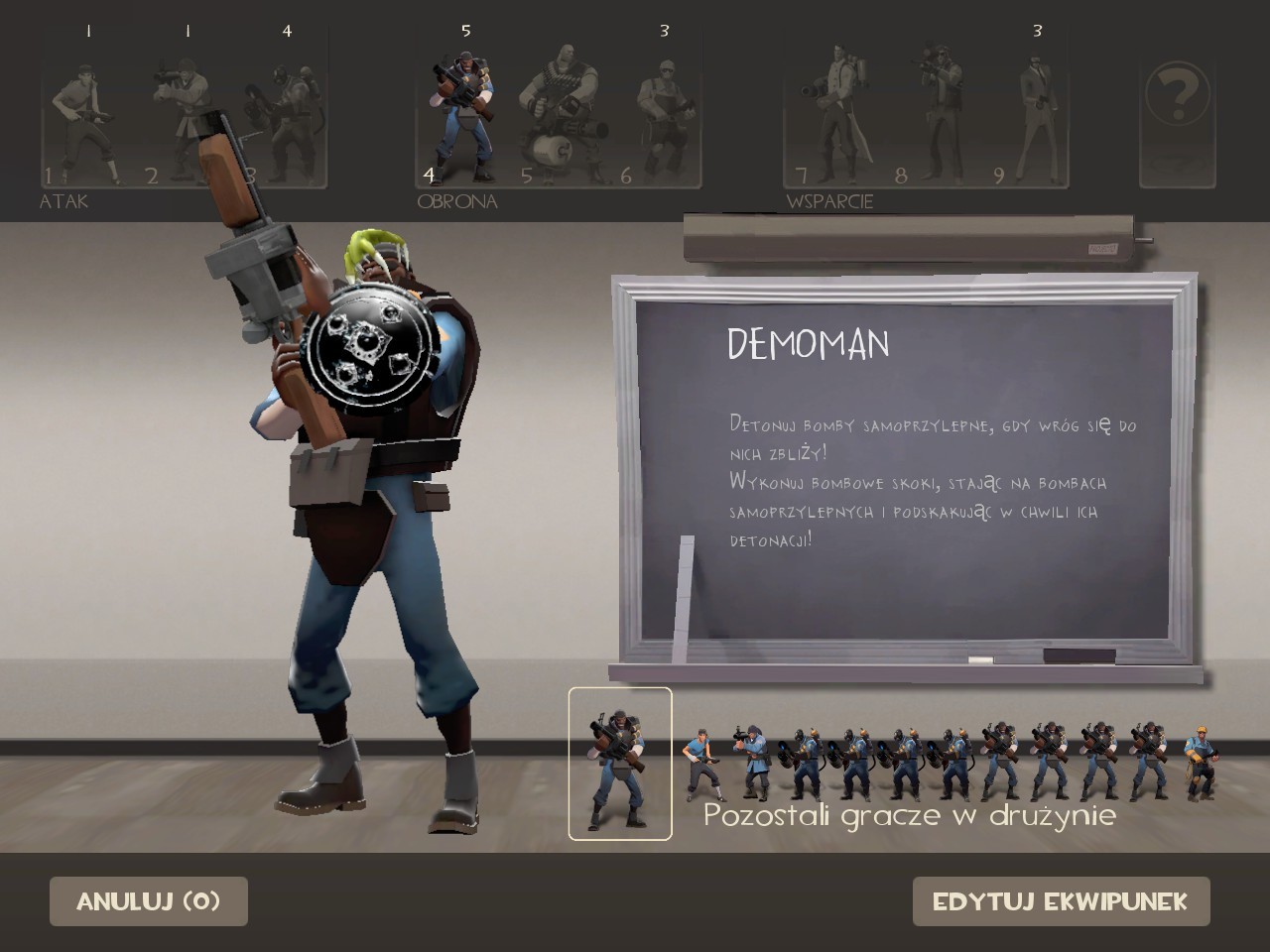Click the ANULUJ (0) button
Viewport: 1270px width, 952px height.
(148, 900)
